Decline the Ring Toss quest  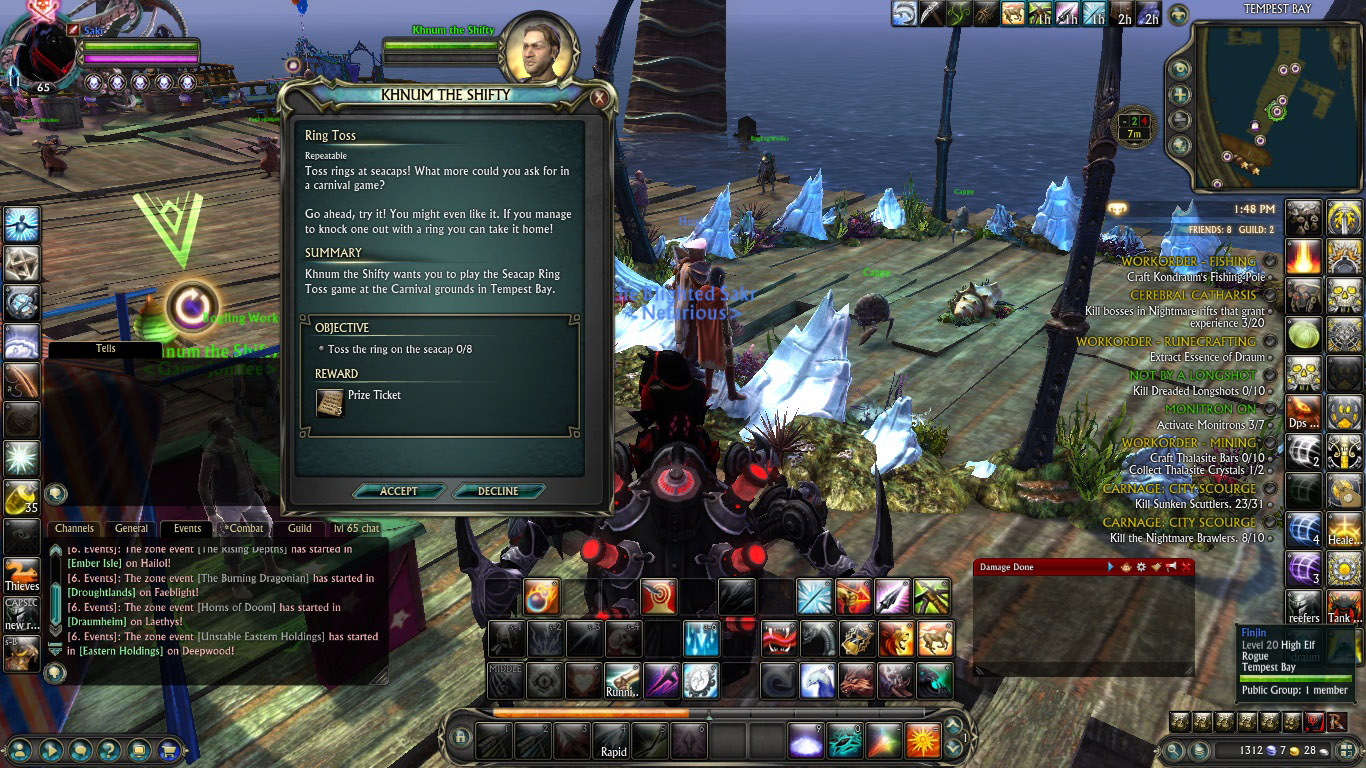pos(498,491)
